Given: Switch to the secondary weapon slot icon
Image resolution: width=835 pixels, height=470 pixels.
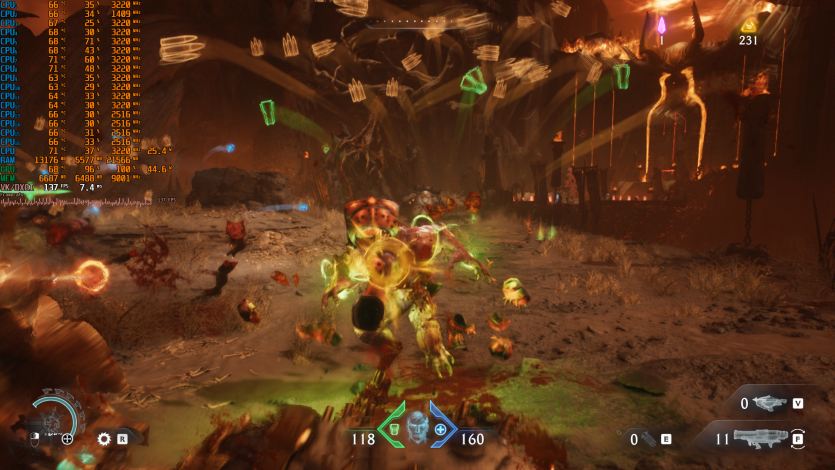Looking at the screenshot, I should pos(768,403).
